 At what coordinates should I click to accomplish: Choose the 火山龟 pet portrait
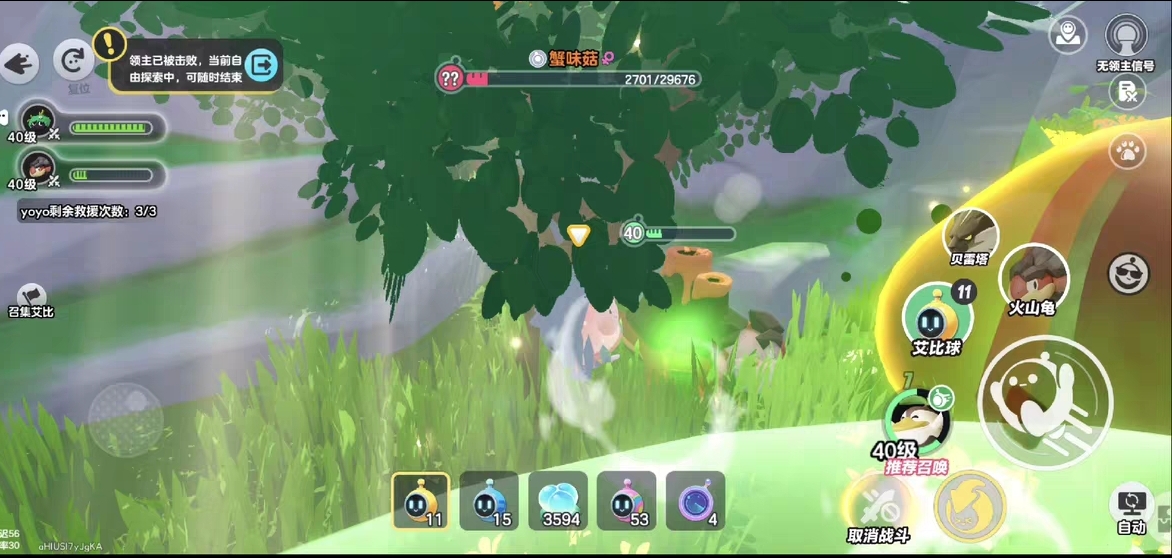click(1033, 275)
